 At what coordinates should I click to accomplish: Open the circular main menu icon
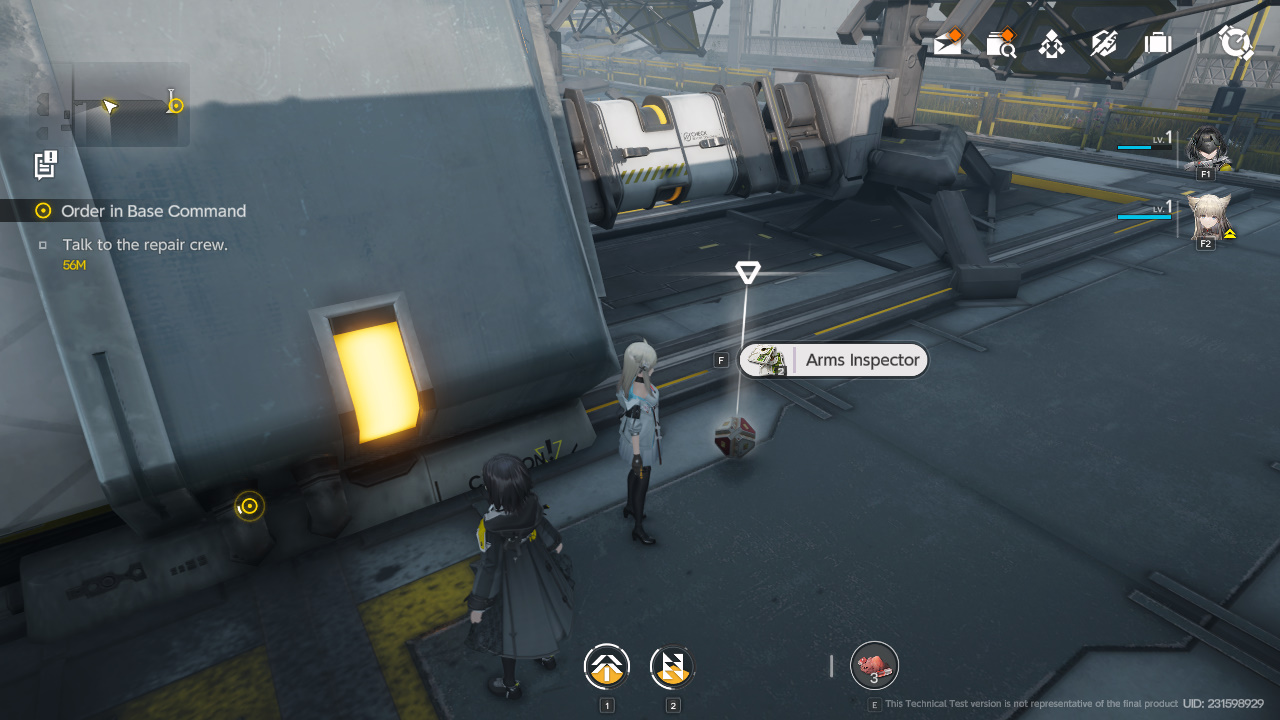click(x=1236, y=43)
